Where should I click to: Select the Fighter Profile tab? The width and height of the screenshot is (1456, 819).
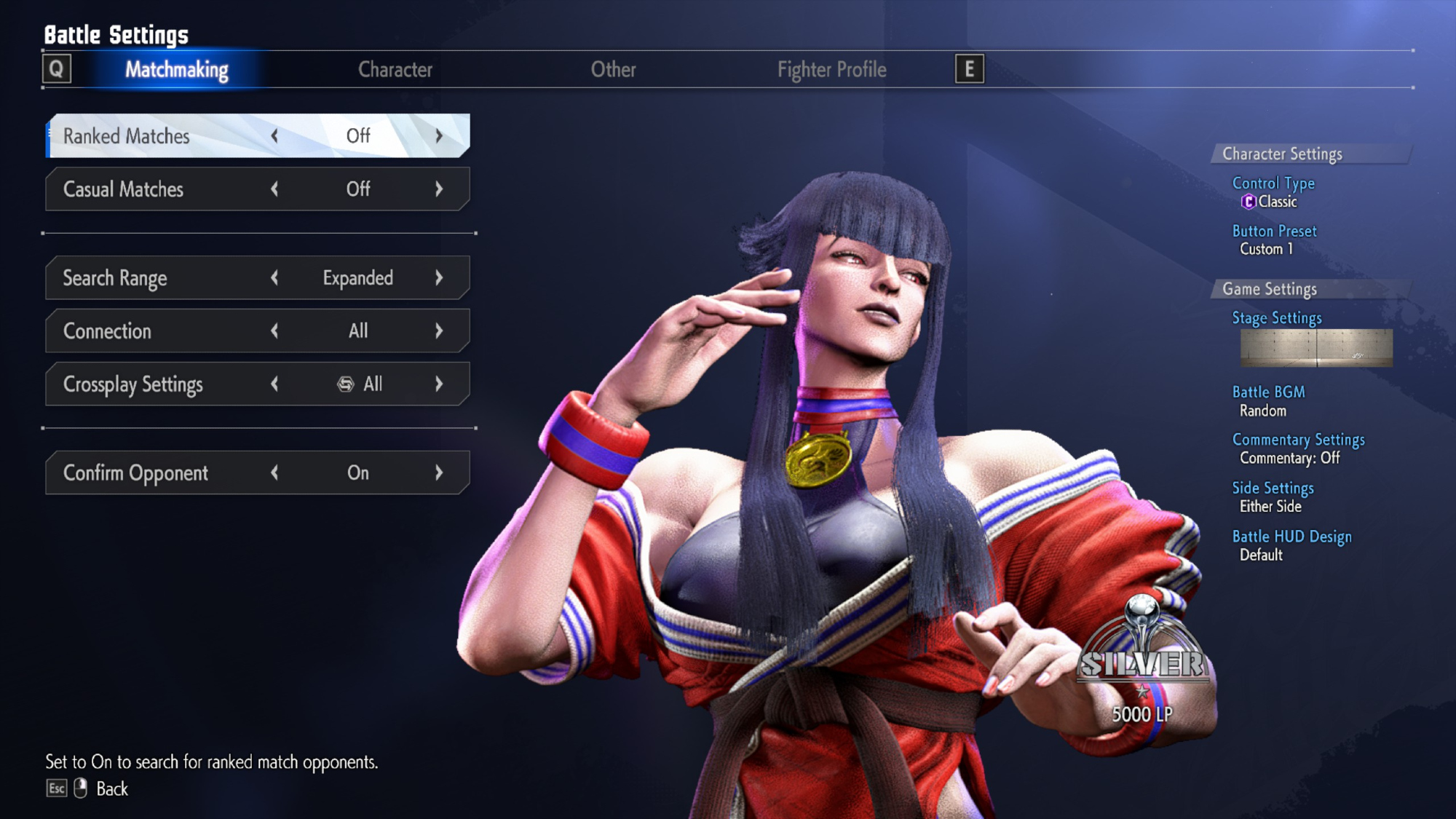[831, 70]
